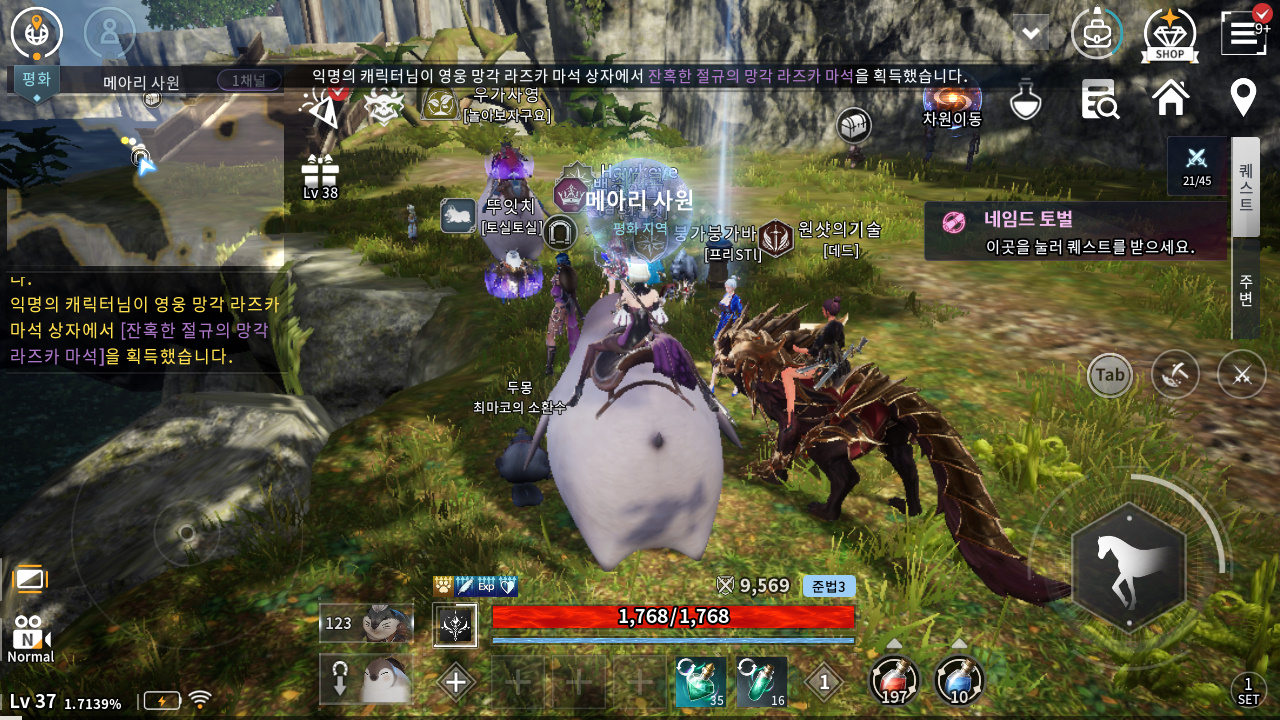Switch to the 퀘스트 side tab

pyautogui.click(x=1246, y=188)
